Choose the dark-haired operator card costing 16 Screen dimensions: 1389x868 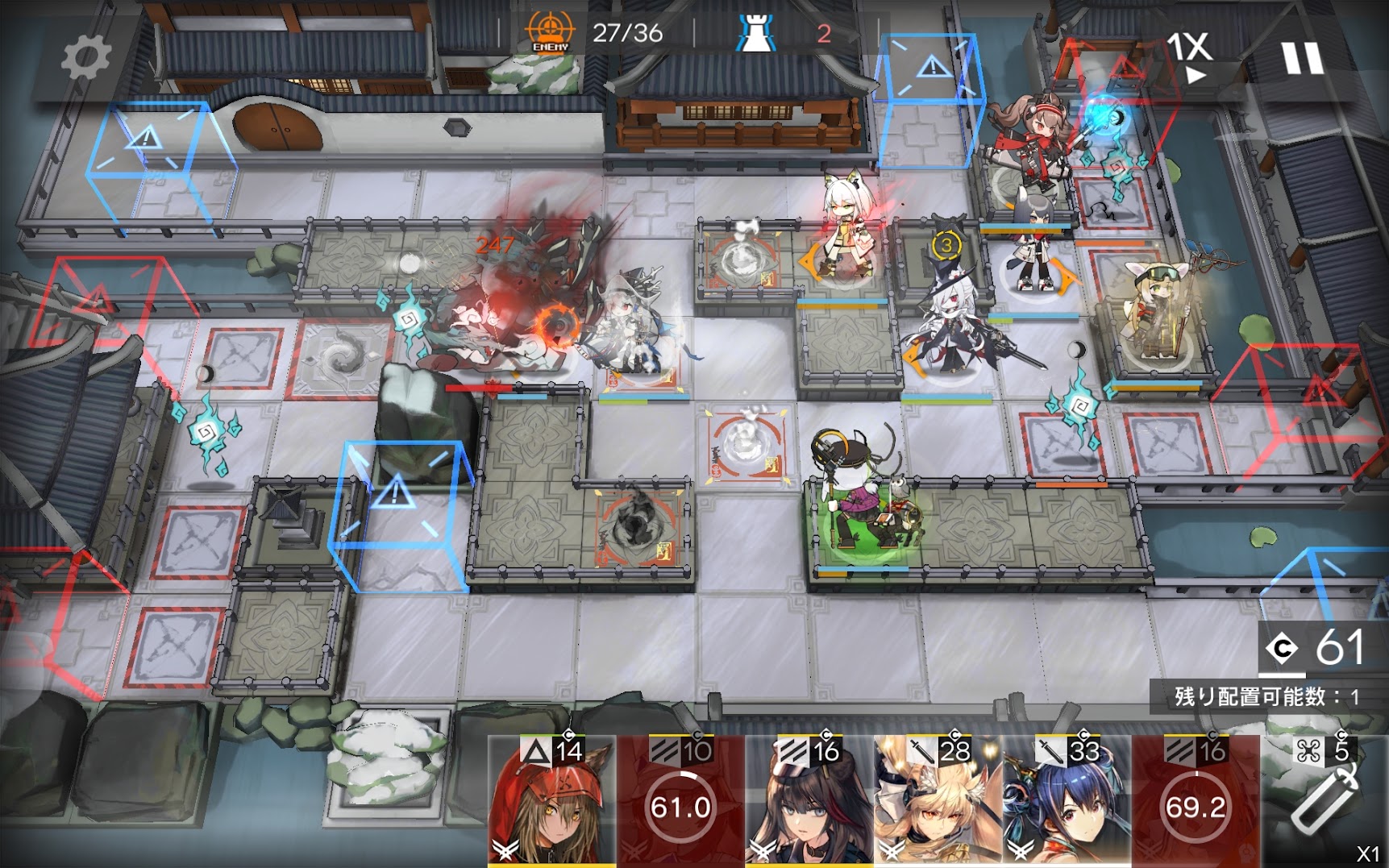coord(809,802)
